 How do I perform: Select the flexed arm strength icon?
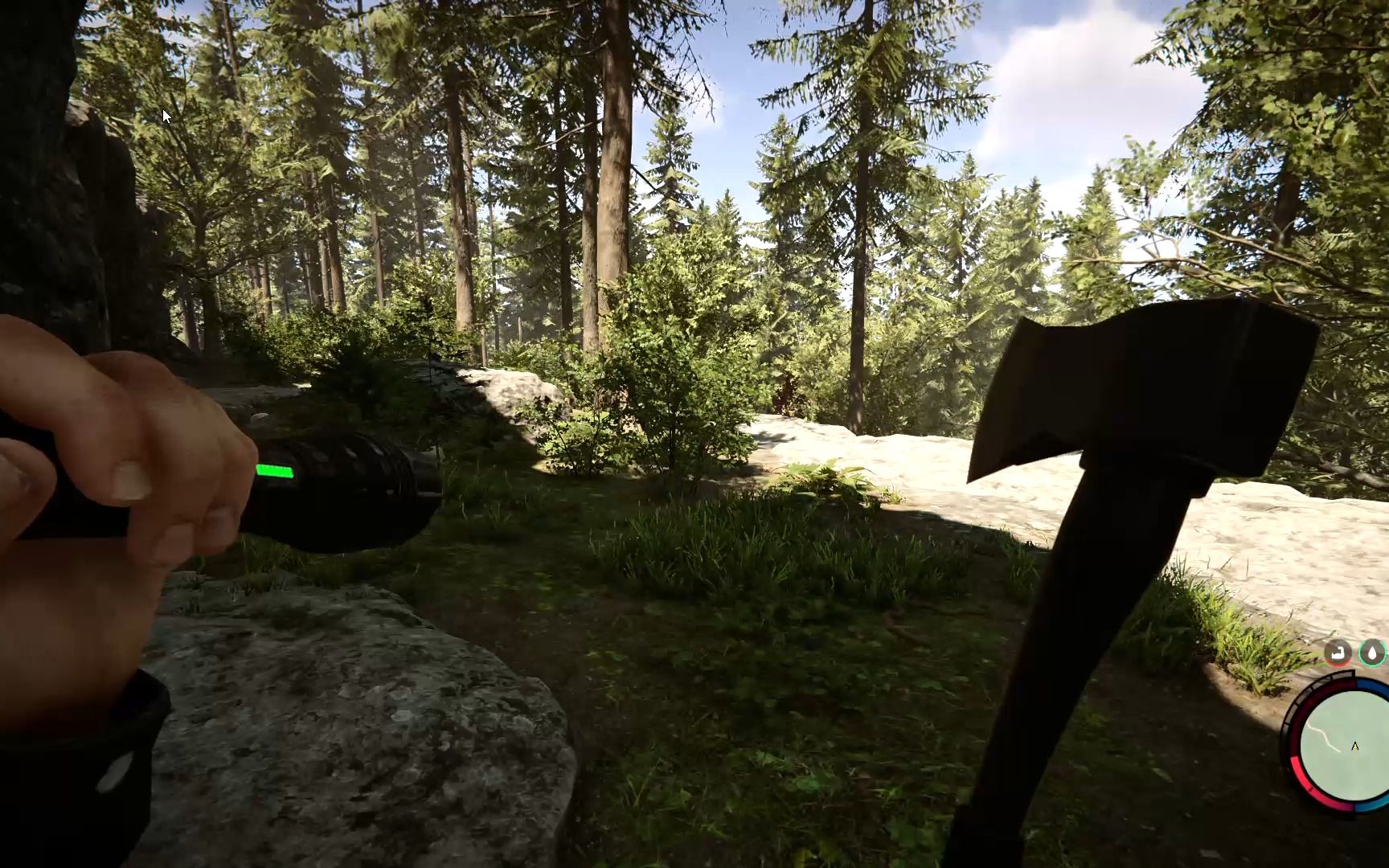(x=1338, y=653)
